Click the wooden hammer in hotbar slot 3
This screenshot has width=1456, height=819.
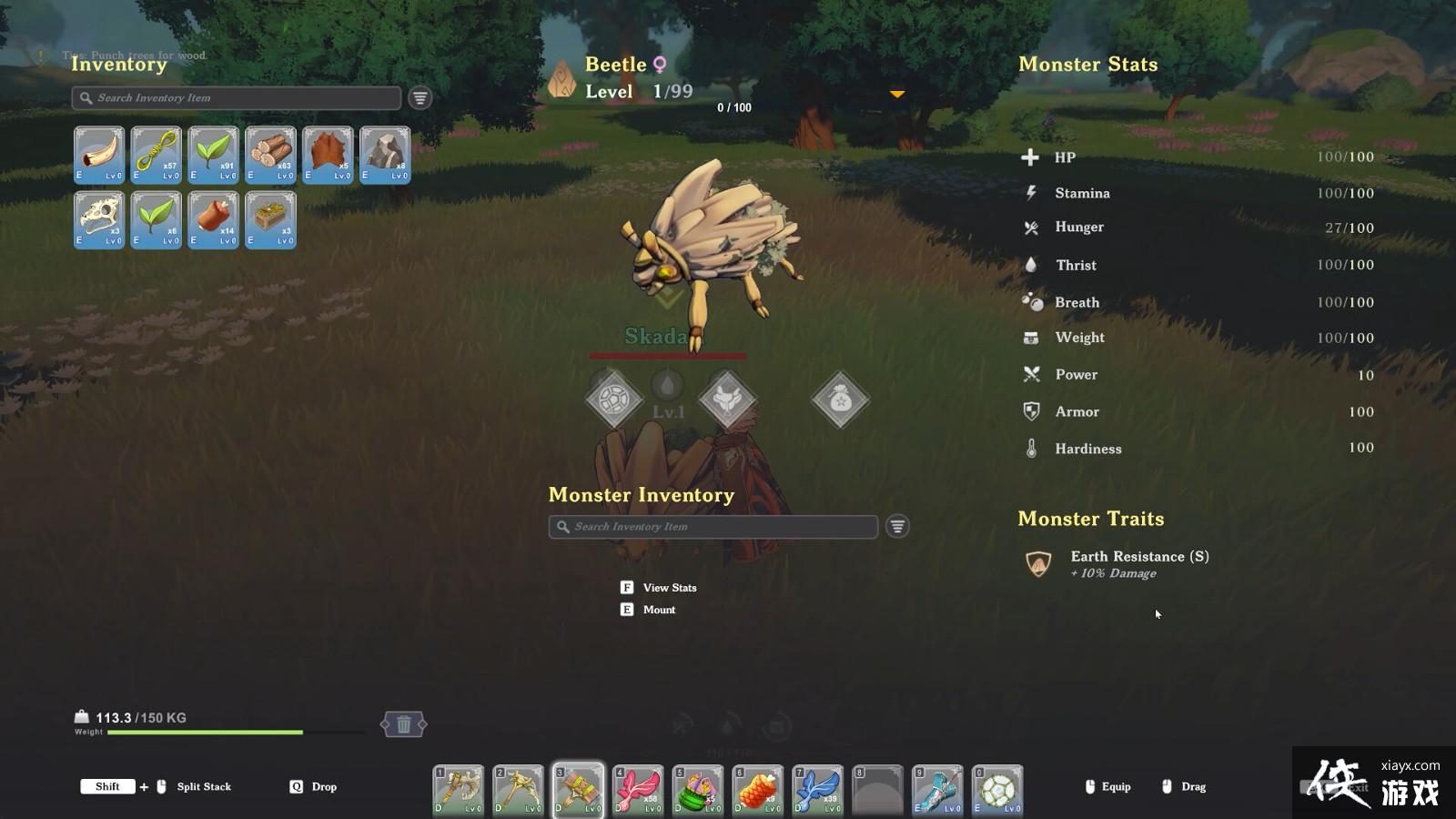point(578,790)
